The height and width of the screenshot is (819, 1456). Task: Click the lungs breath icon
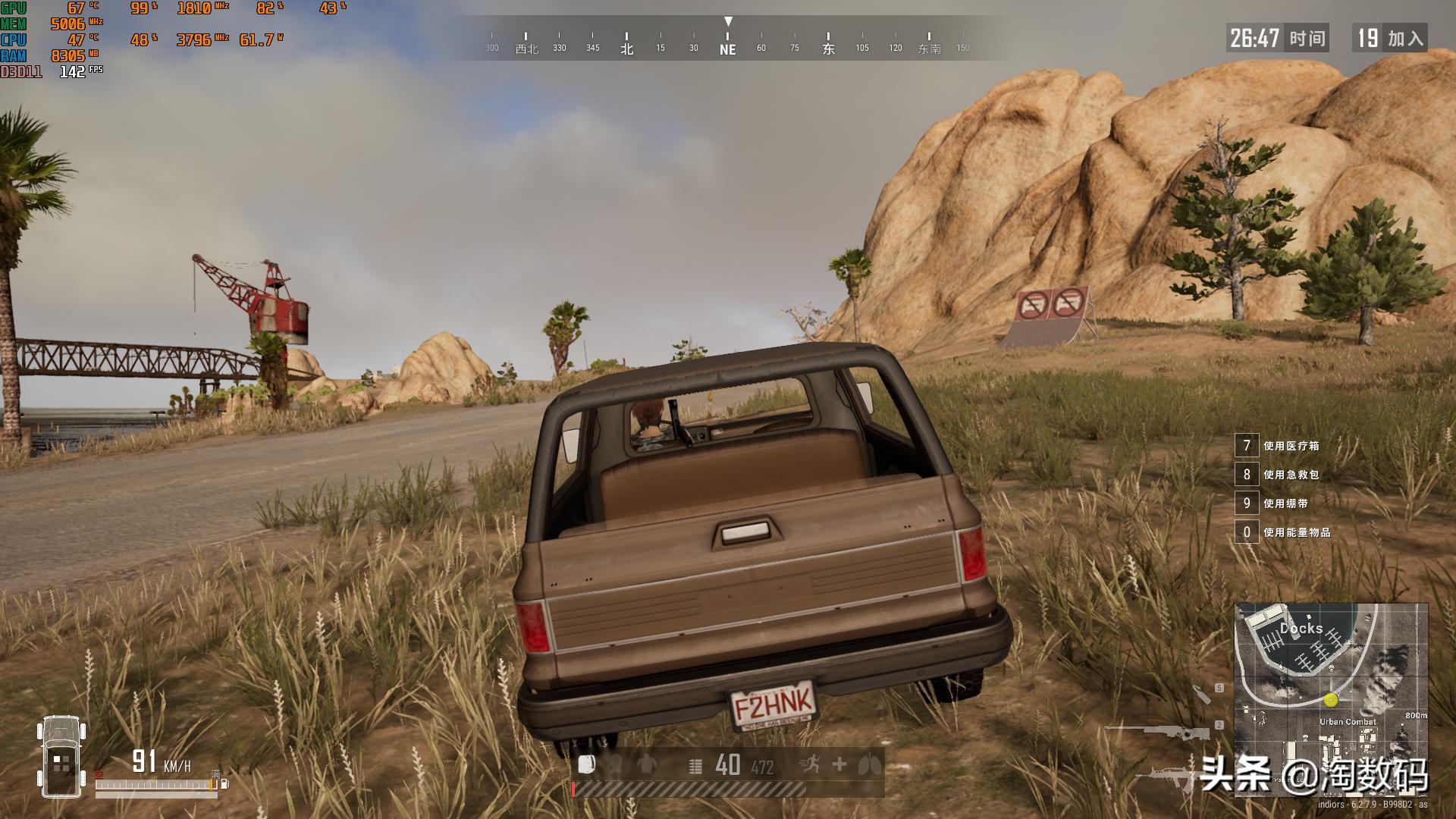coord(869,764)
